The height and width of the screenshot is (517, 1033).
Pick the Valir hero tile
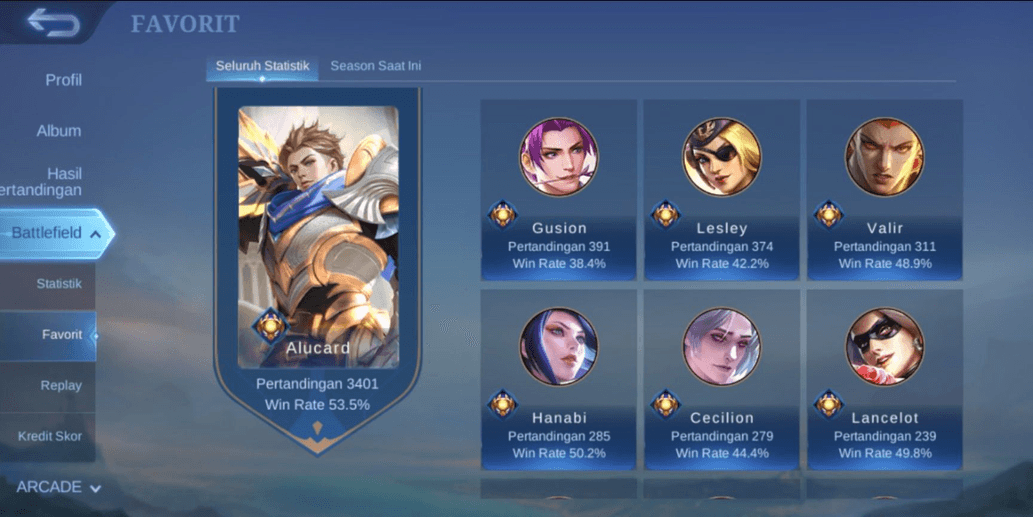tap(884, 190)
